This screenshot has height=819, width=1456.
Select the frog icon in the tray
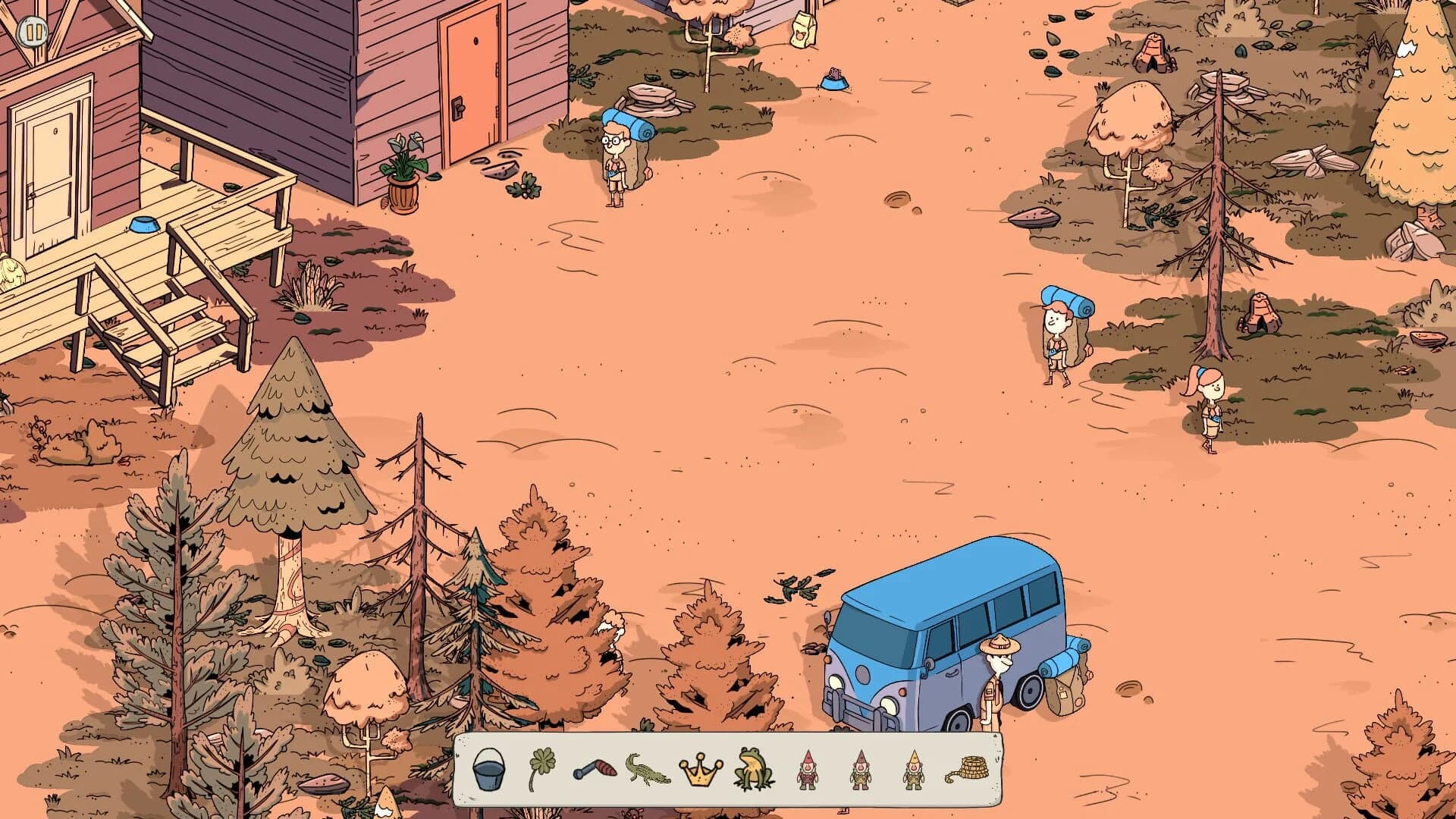755,768
